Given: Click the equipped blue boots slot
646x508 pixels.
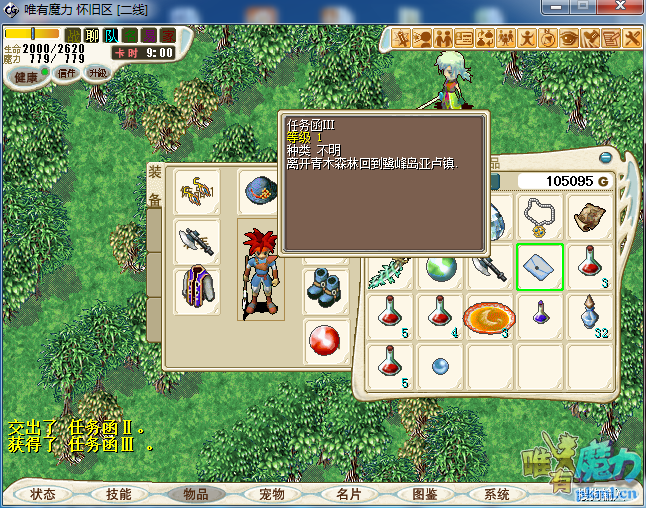Looking at the screenshot, I should click(326, 288).
